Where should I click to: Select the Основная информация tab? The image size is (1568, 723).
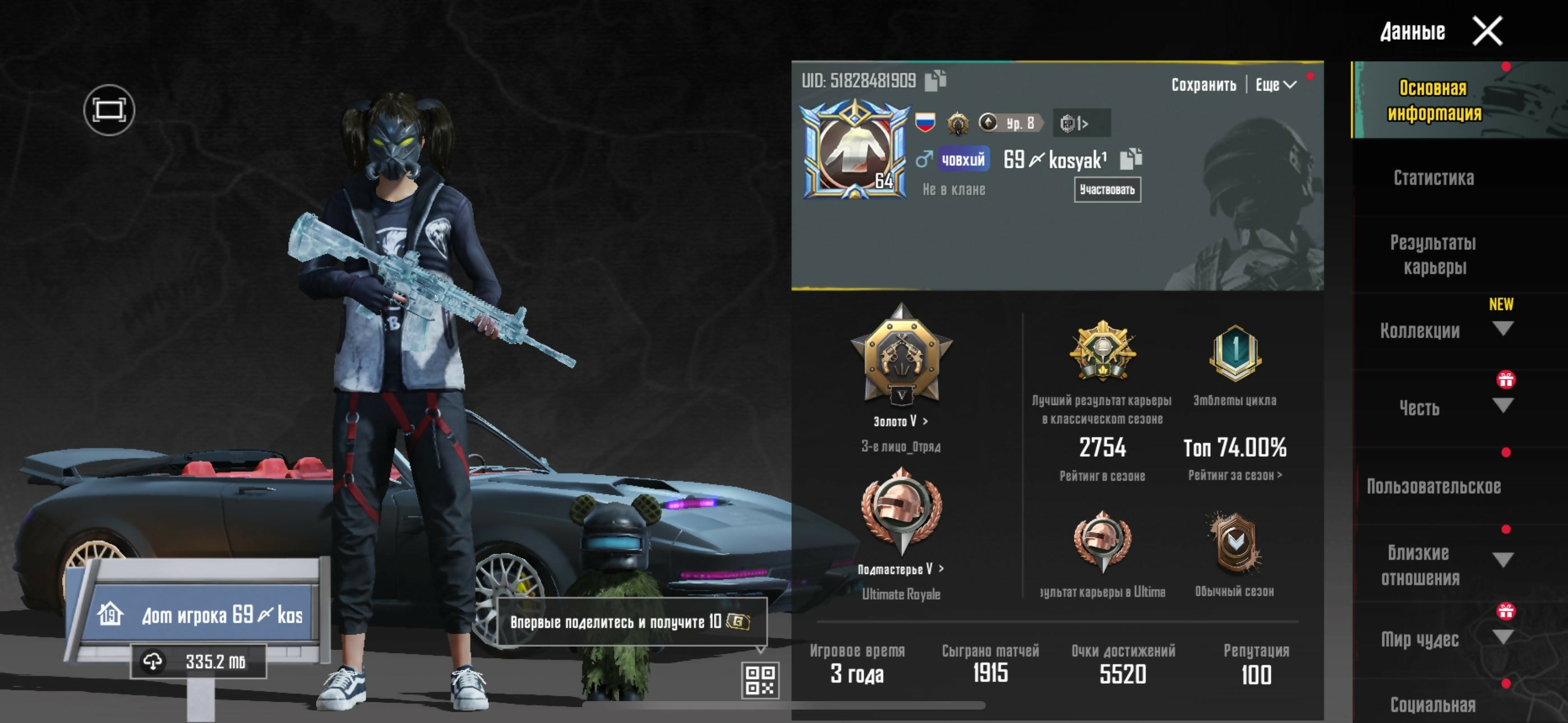point(1433,100)
